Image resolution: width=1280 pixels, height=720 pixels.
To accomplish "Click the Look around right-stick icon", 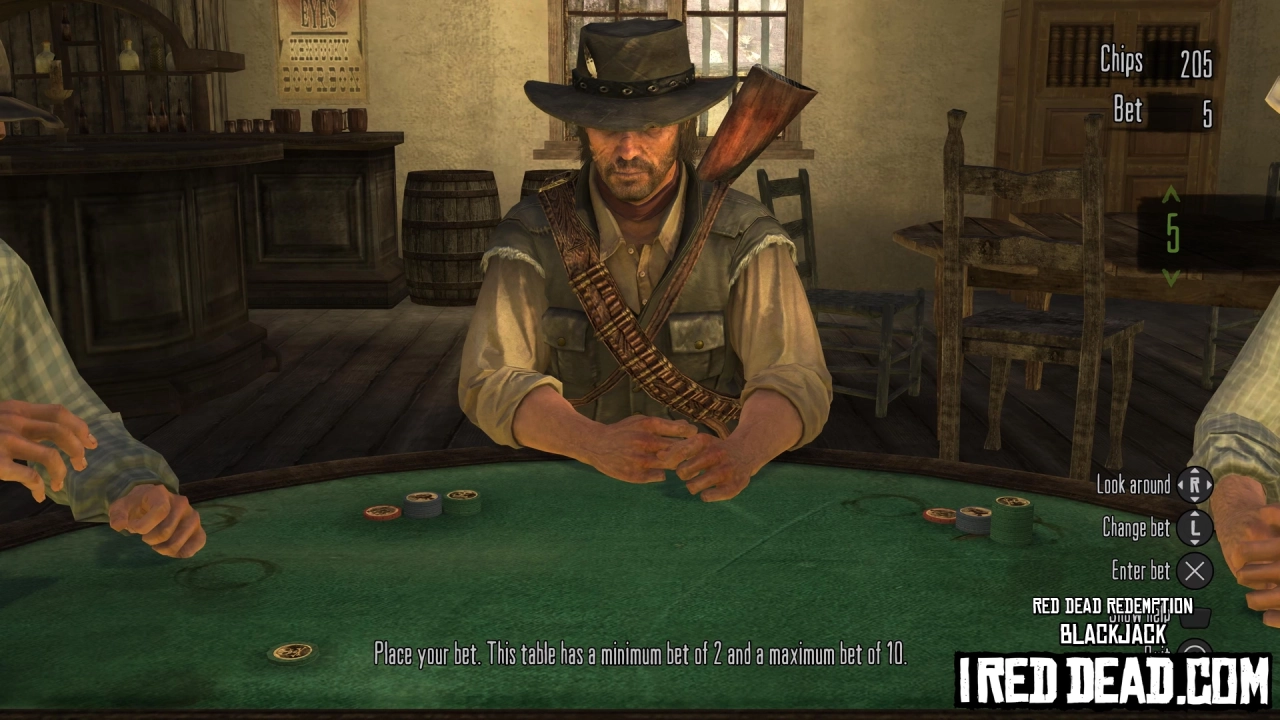I will [1196, 485].
